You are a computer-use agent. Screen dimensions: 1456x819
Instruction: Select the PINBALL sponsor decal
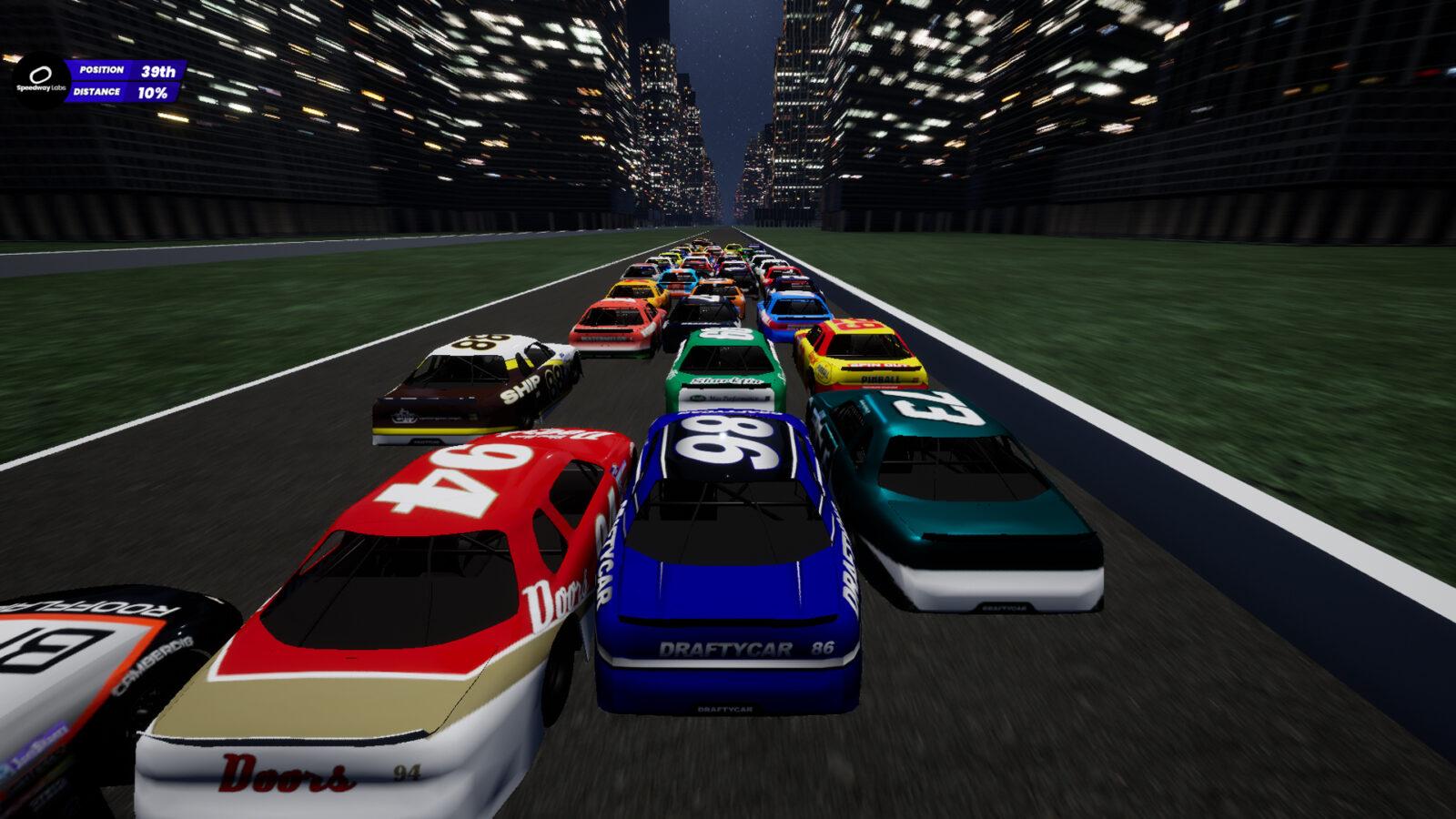[x=880, y=379]
